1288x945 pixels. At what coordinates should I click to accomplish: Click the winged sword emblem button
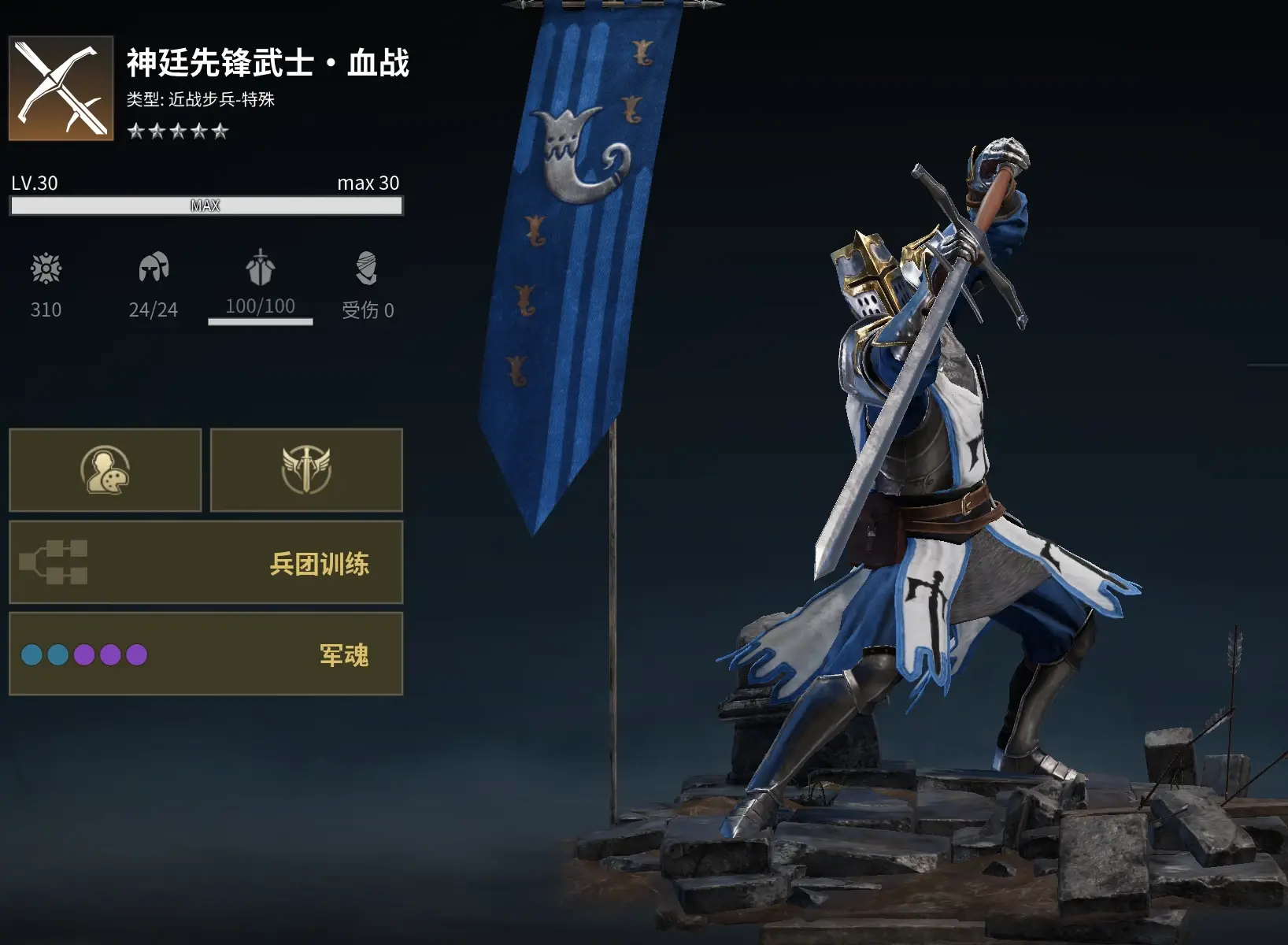tap(306, 470)
